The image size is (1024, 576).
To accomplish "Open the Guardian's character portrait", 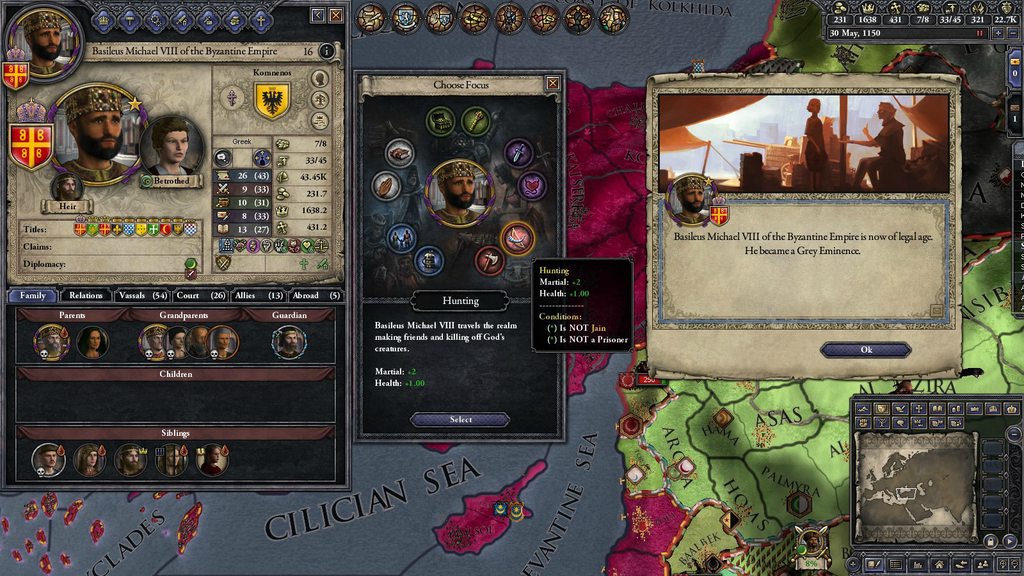I will [x=289, y=342].
